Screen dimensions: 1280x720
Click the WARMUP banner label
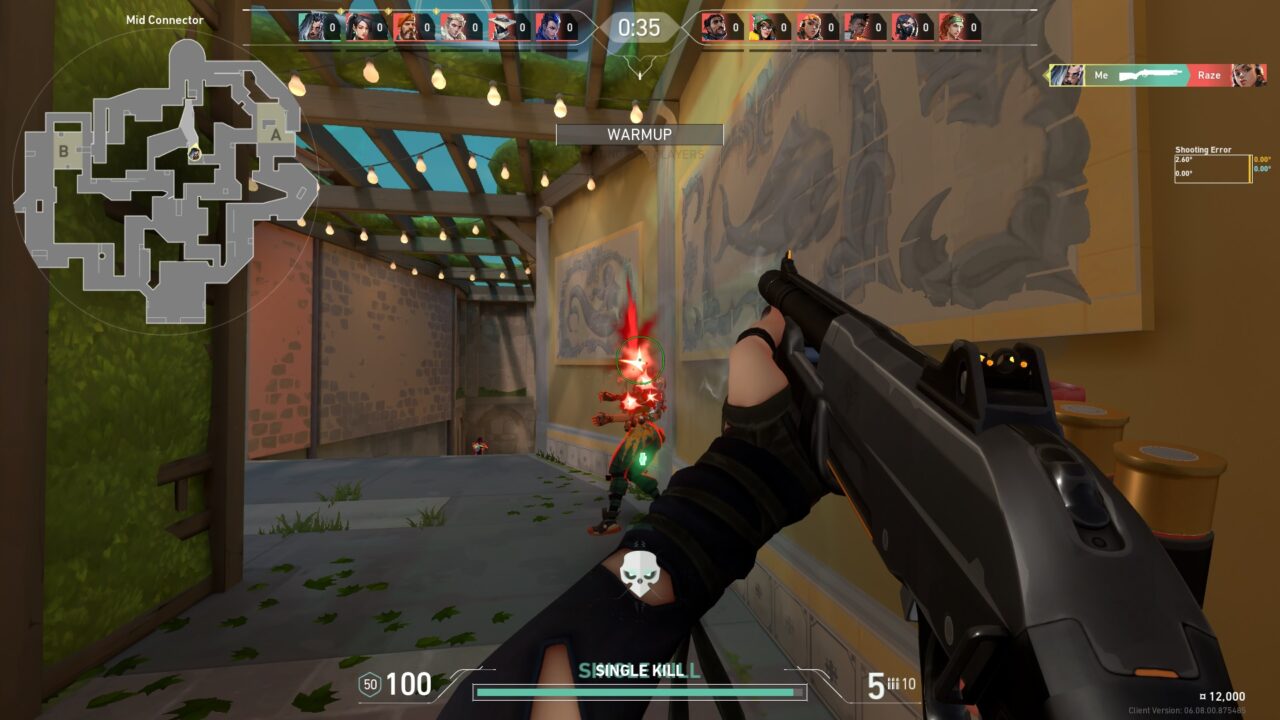[639, 134]
